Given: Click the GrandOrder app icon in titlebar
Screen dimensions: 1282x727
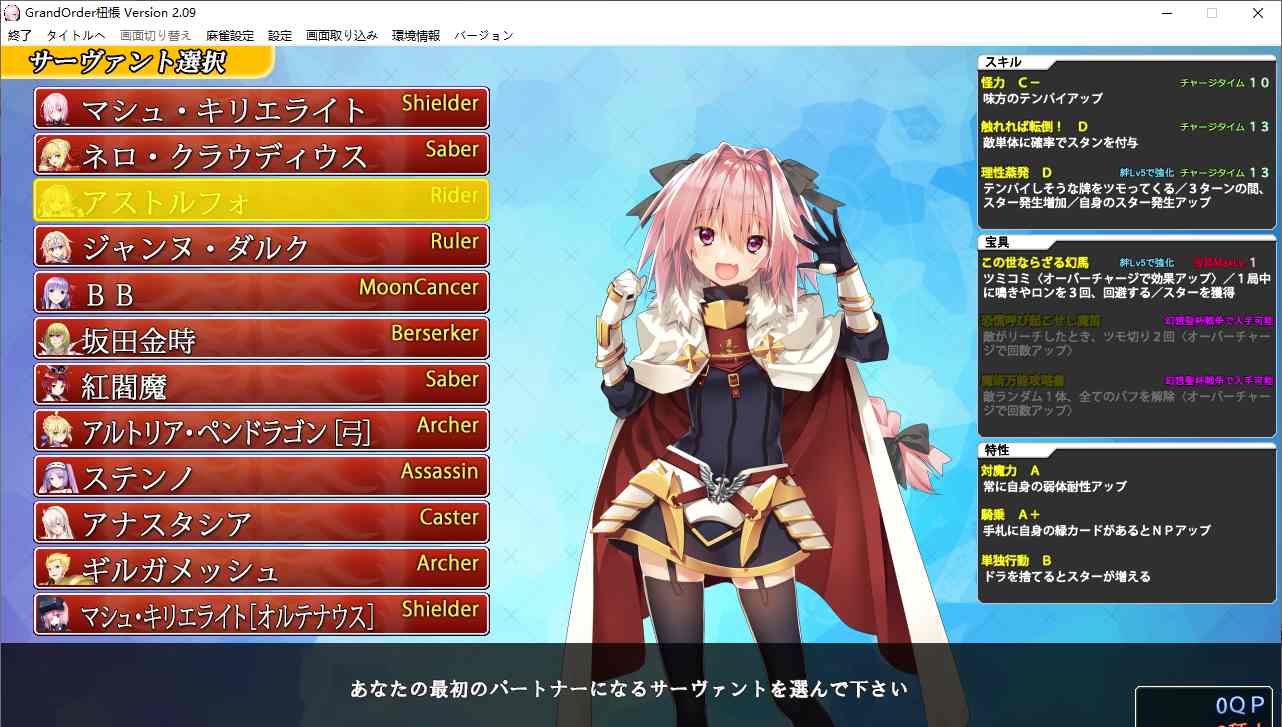Looking at the screenshot, I should [11, 11].
